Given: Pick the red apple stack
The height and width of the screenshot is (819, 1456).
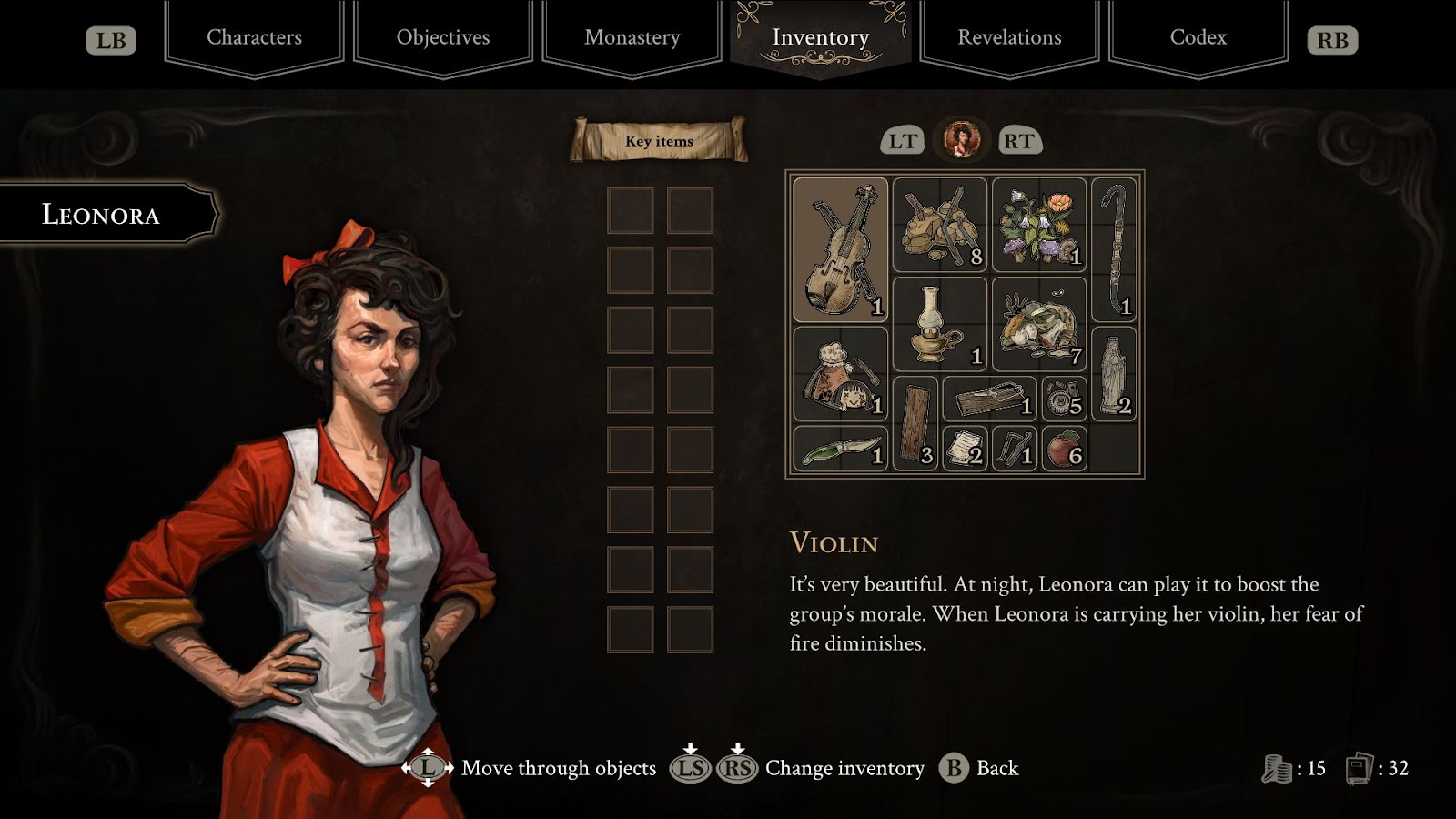Looking at the screenshot, I should pyautogui.click(x=1063, y=449).
